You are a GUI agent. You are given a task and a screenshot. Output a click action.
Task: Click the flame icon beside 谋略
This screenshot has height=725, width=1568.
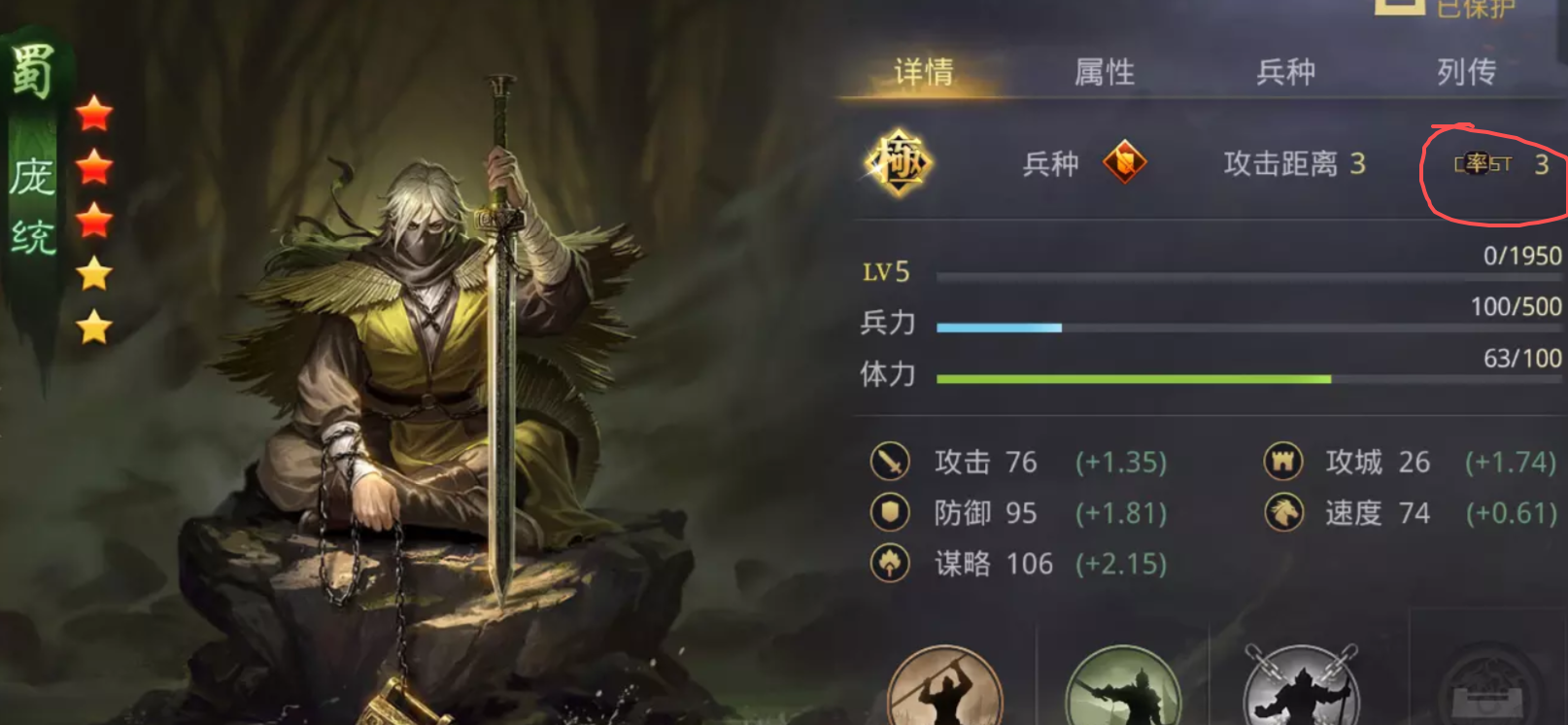[888, 564]
